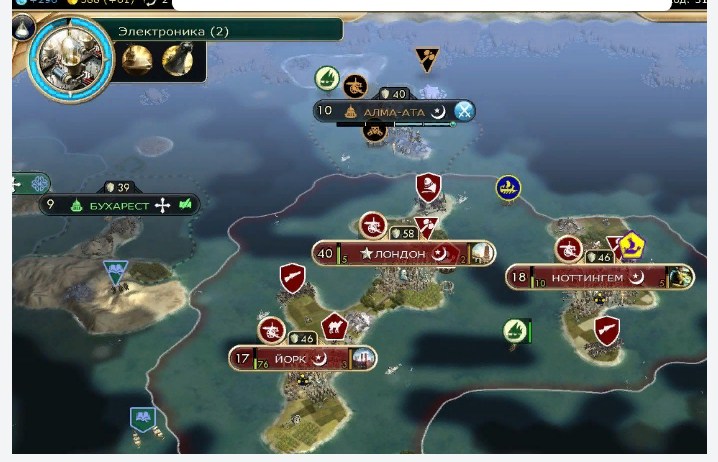Click the Алма-Ата city-state banner
Image resolution: width=718 pixels, height=462 pixels.
click(x=393, y=111)
